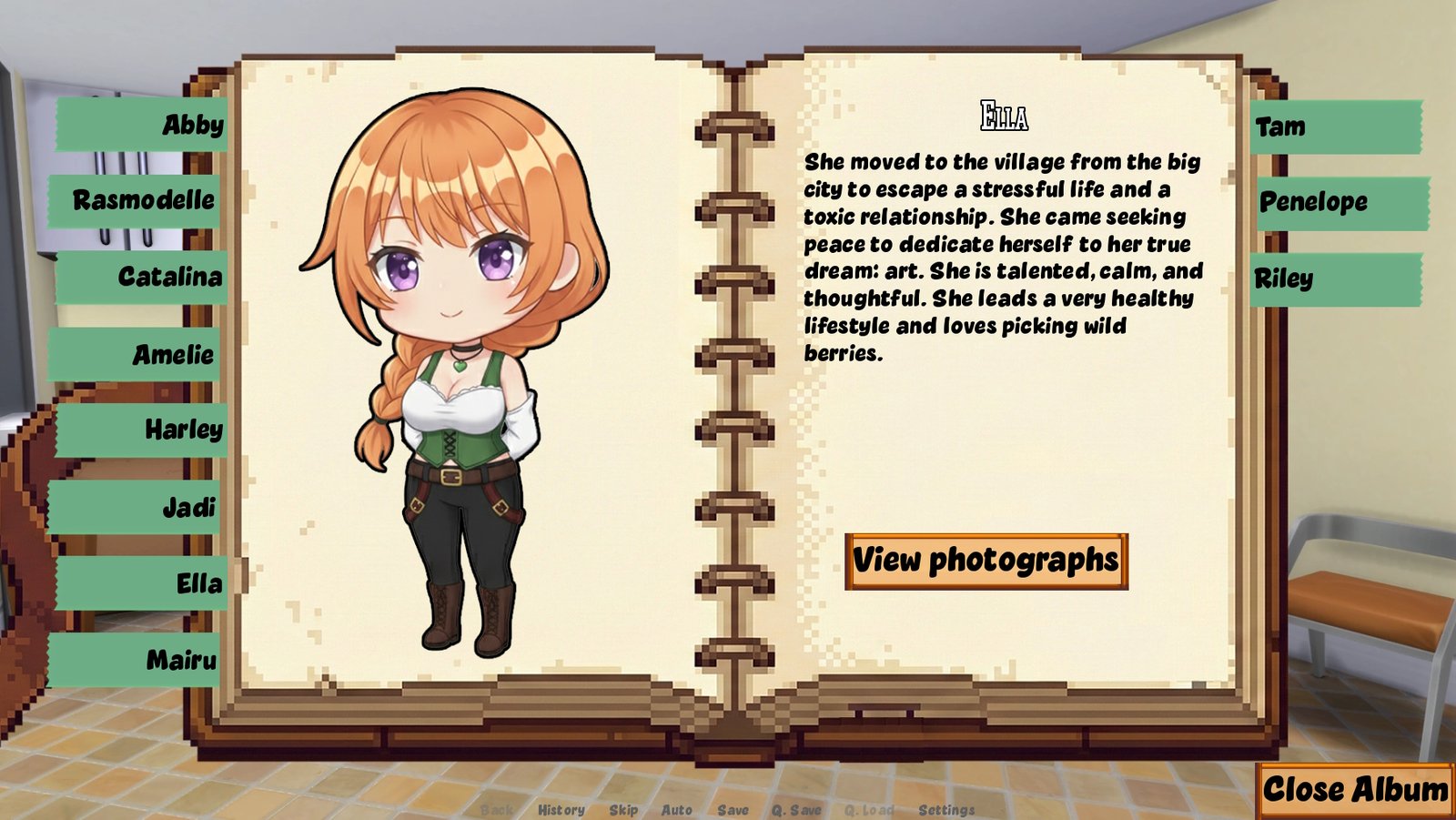Select the Riley tab
Image resolution: width=1456 pixels, height=820 pixels.
[1334, 278]
